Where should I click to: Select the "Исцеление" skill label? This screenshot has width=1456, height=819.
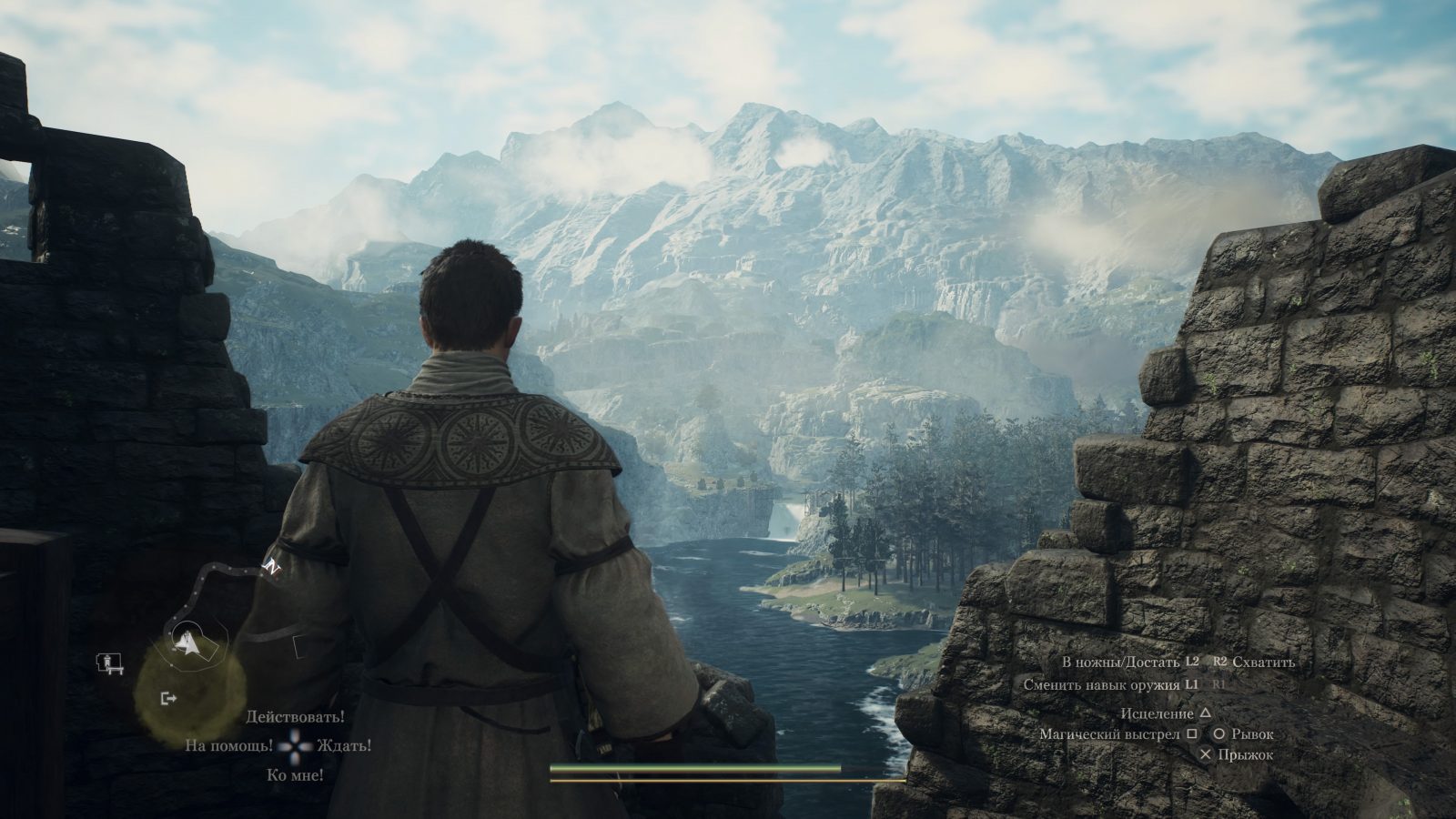[x=1157, y=713]
